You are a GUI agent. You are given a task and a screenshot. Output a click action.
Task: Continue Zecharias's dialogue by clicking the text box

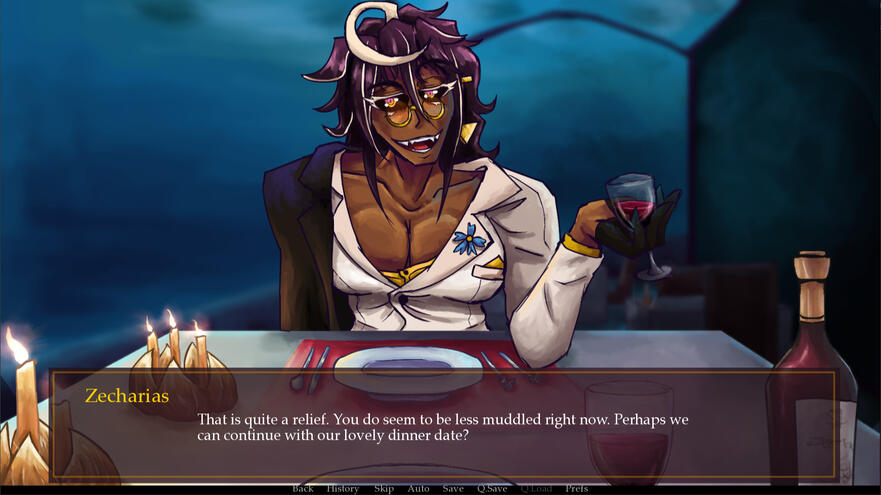tap(442, 426)
